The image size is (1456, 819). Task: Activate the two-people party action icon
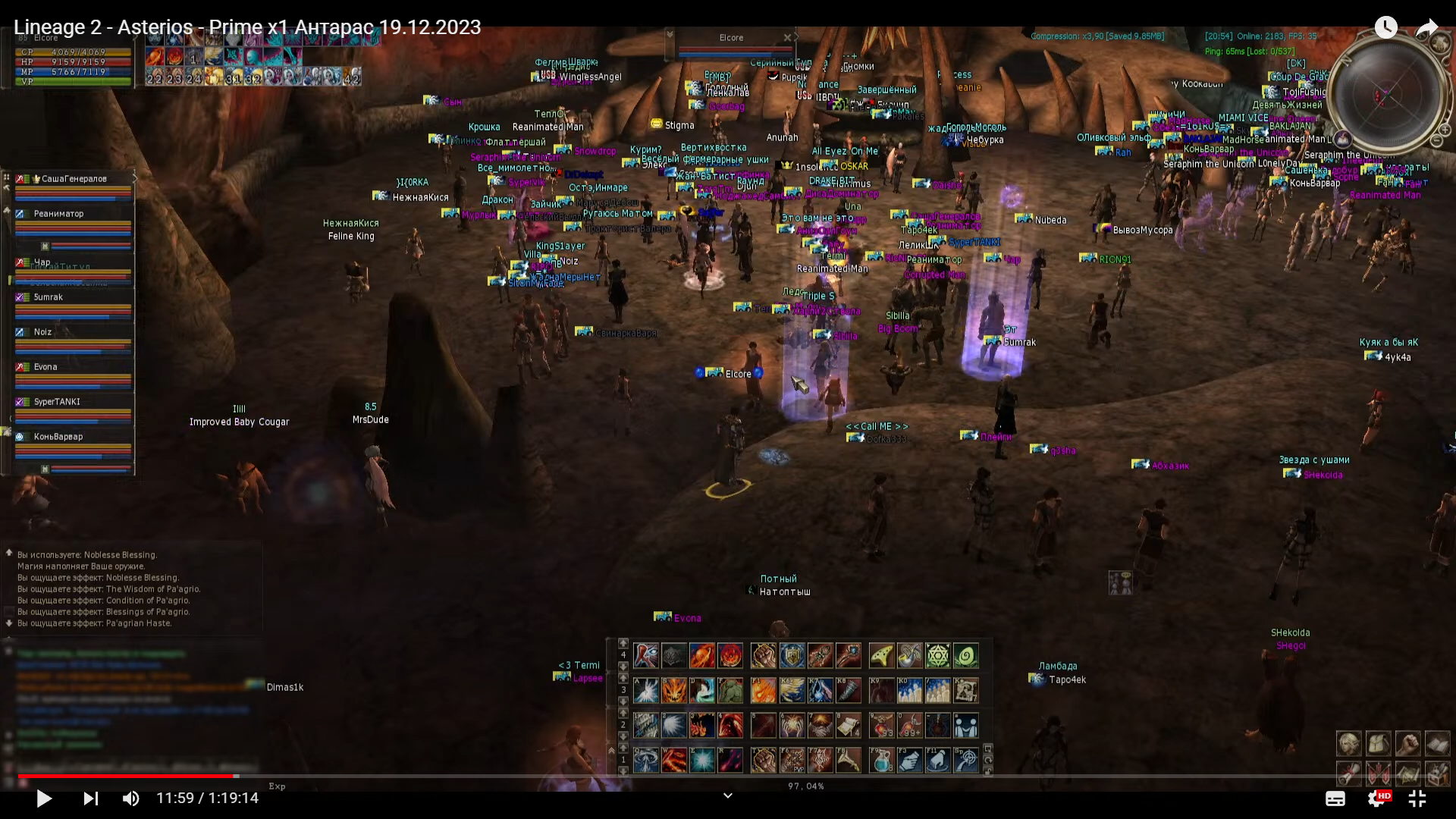click(965, 726)
